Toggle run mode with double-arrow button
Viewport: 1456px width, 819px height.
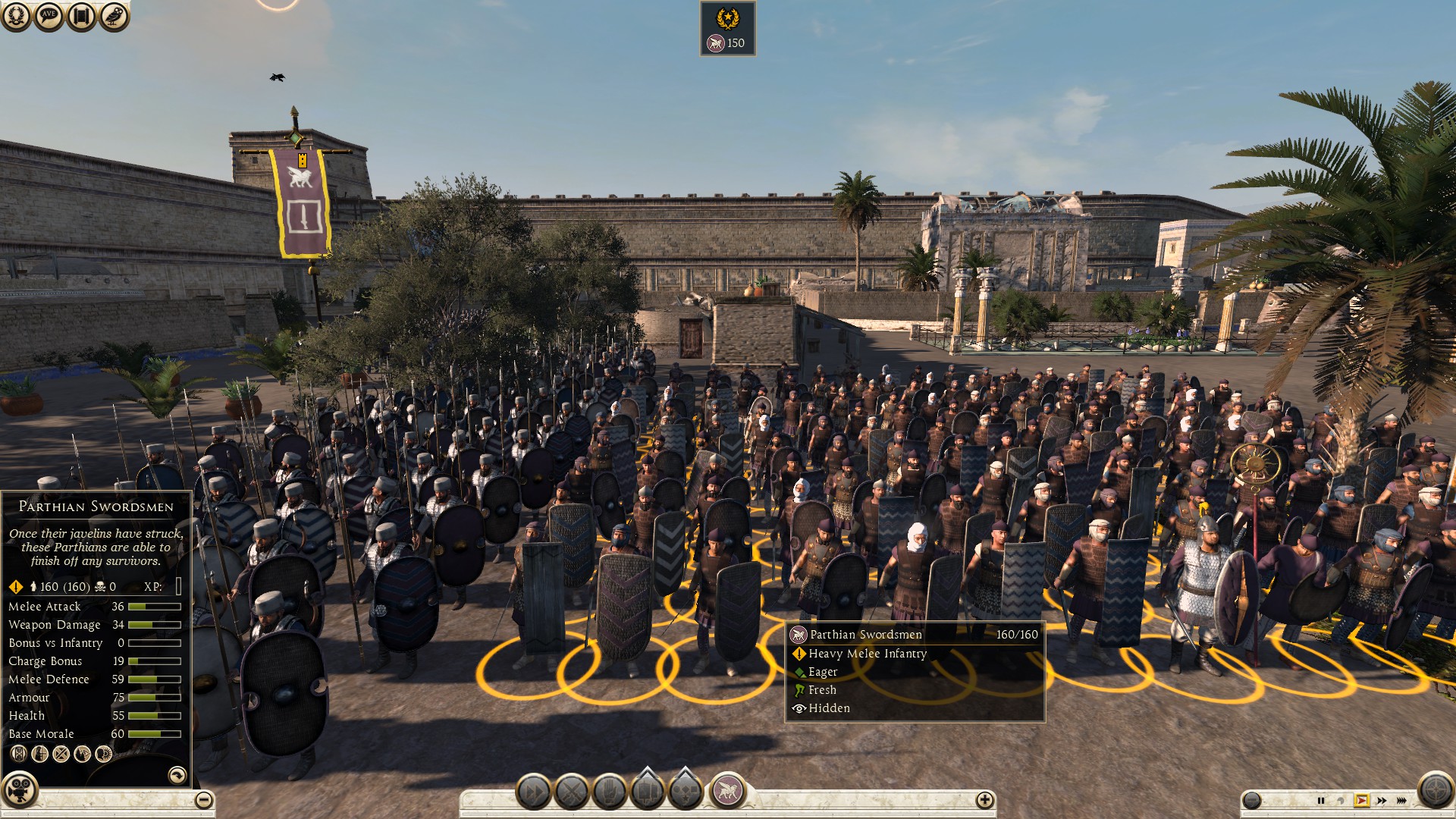534,792
